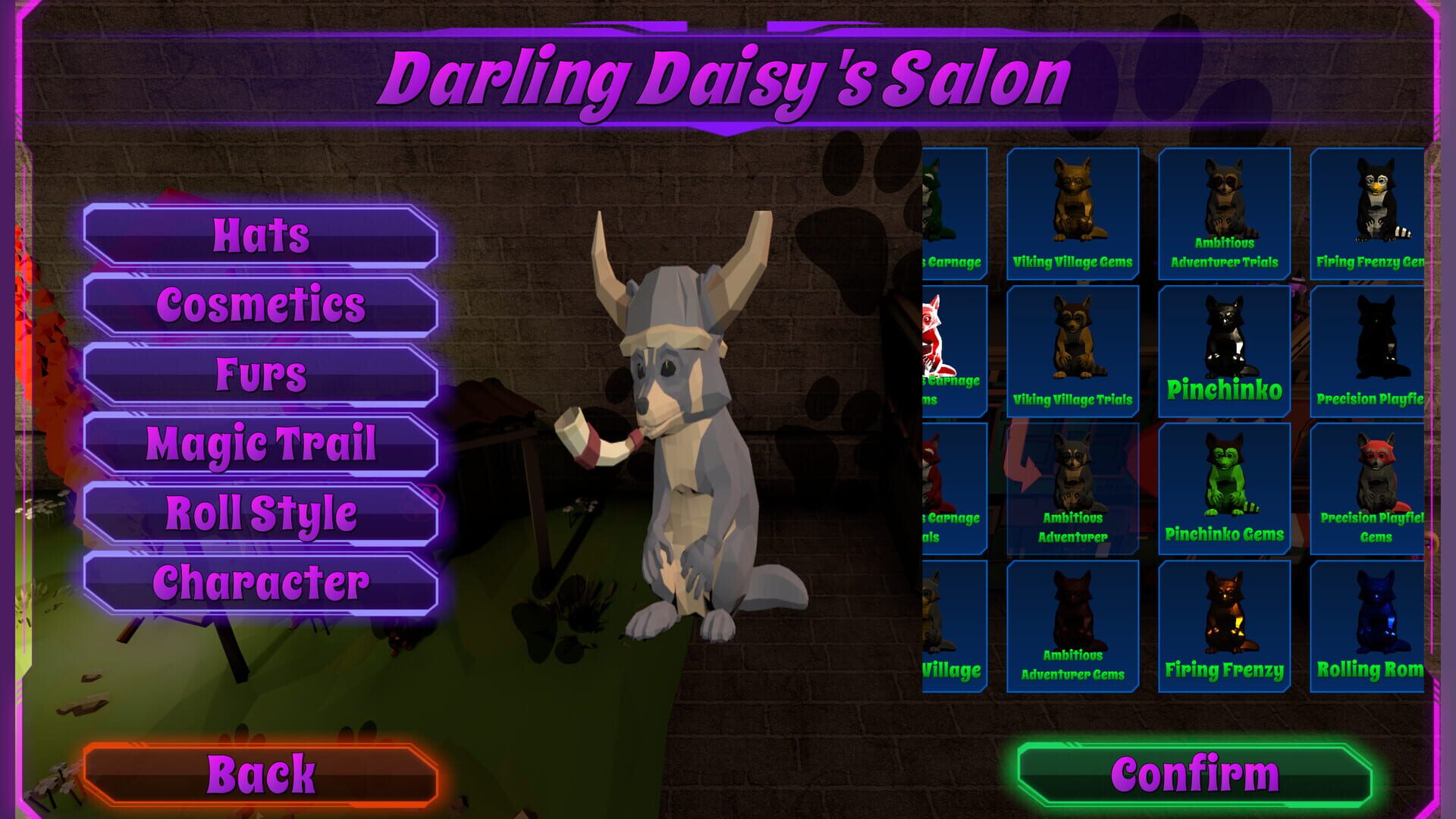
Task: Select the Ambitious Adventurer Trials skin
Action: [x=1224, y=213]
